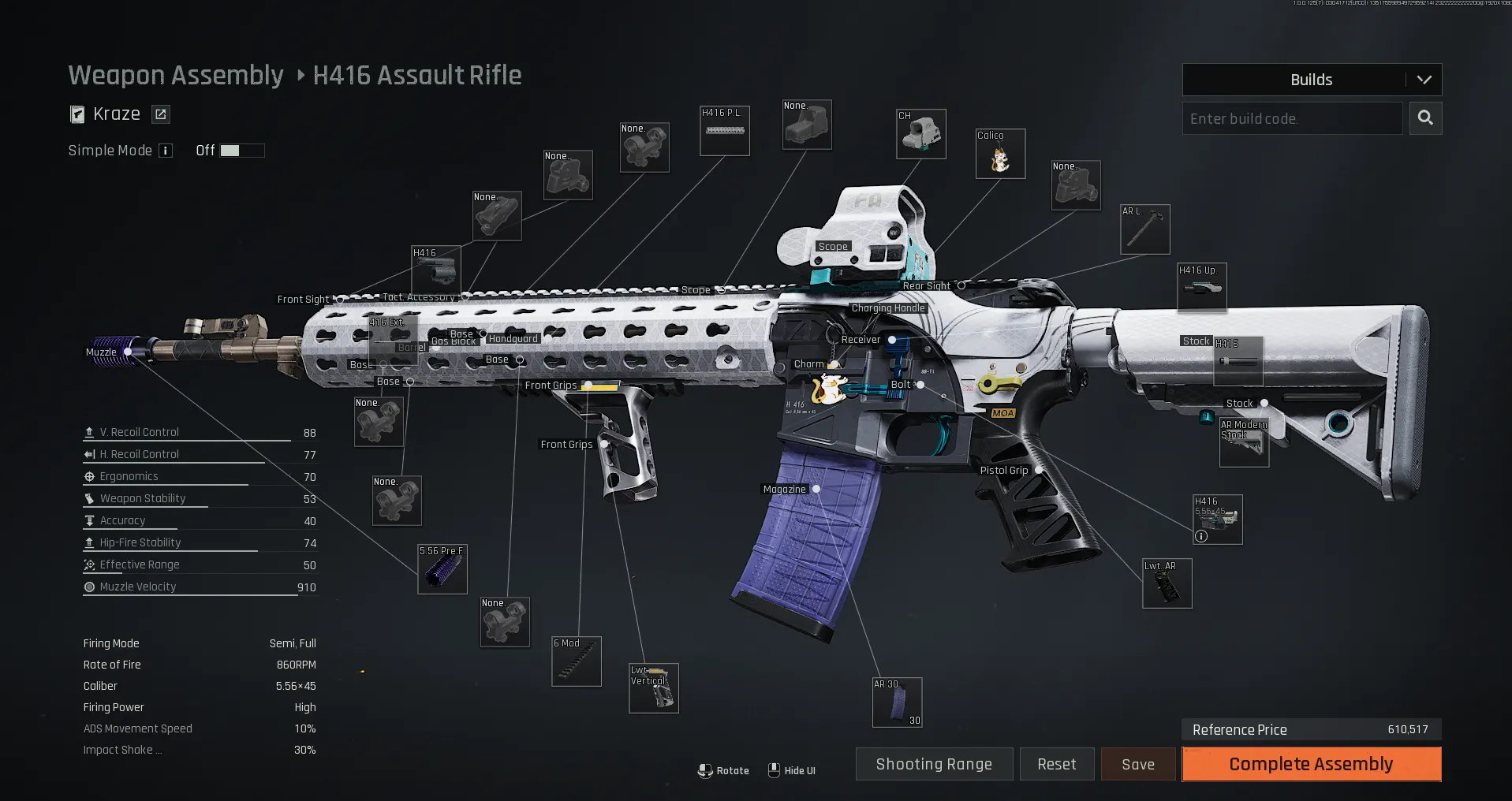Open the Shooting Range

point(934,764)
